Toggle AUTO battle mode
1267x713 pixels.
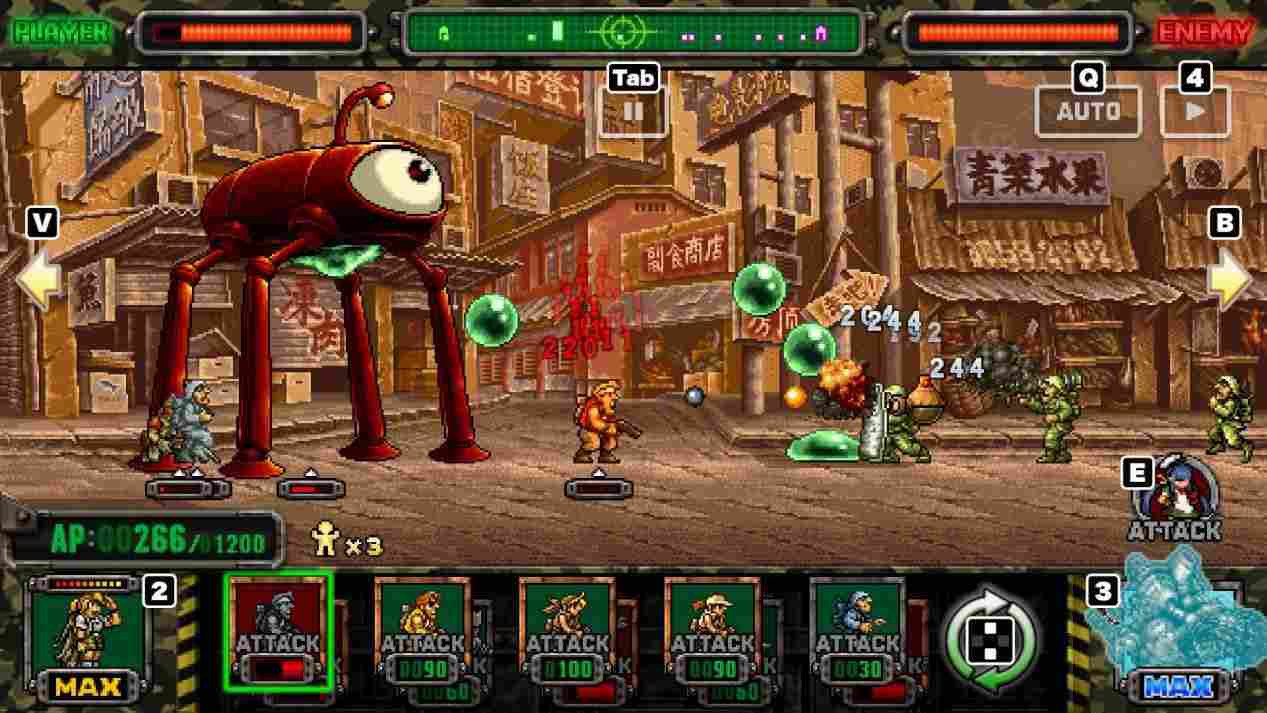(1088, 111)
